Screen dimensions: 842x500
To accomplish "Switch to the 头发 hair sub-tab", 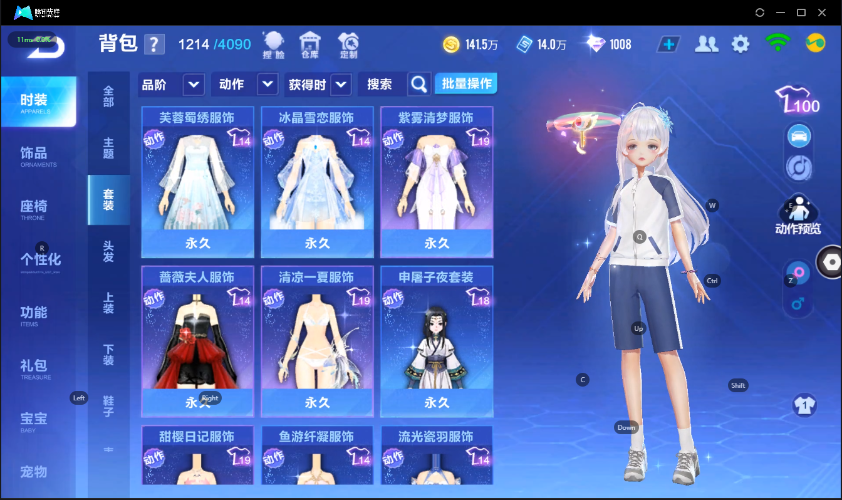I will [108, 251].
